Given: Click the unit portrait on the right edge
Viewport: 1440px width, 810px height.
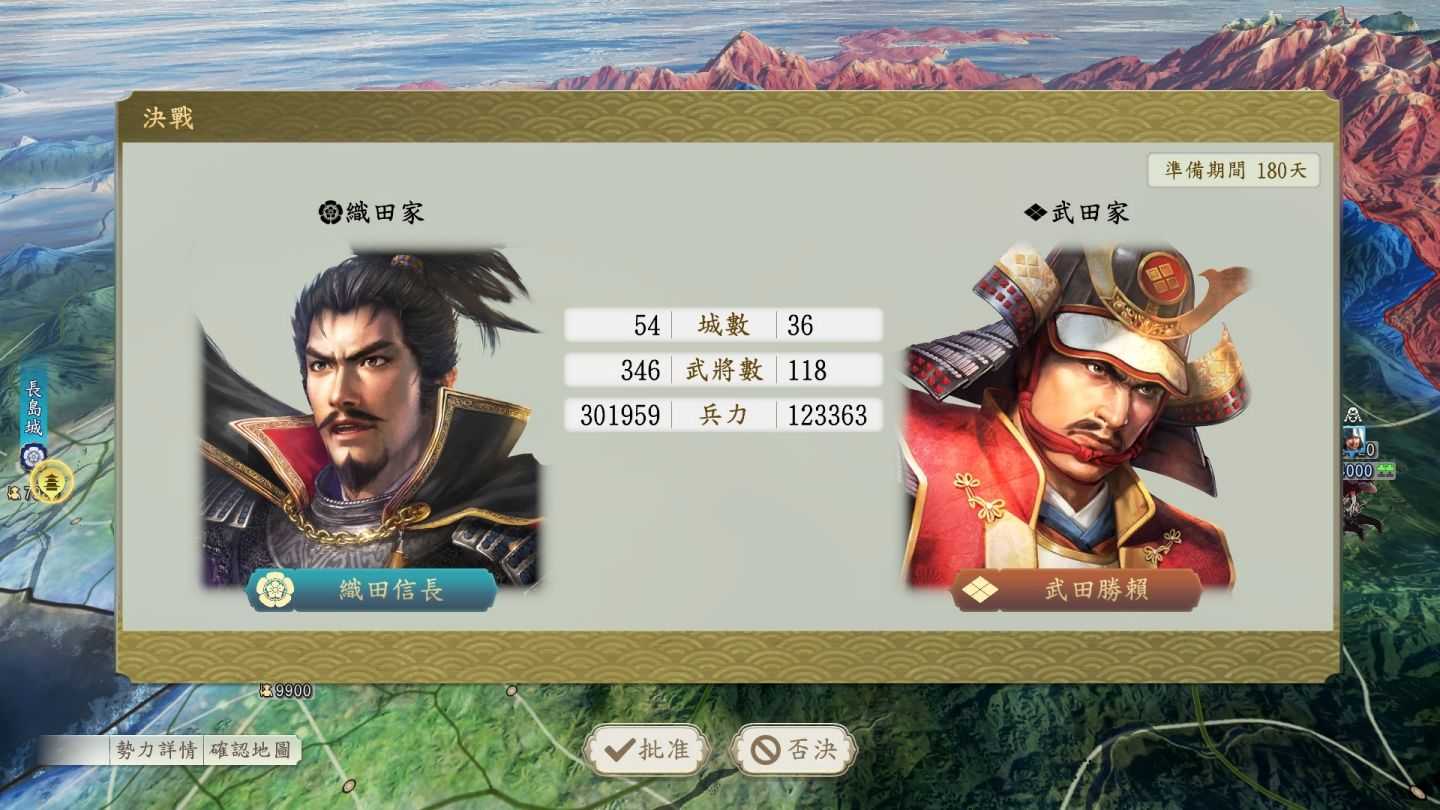Looking at the screenshot, I should point(1352,442).
